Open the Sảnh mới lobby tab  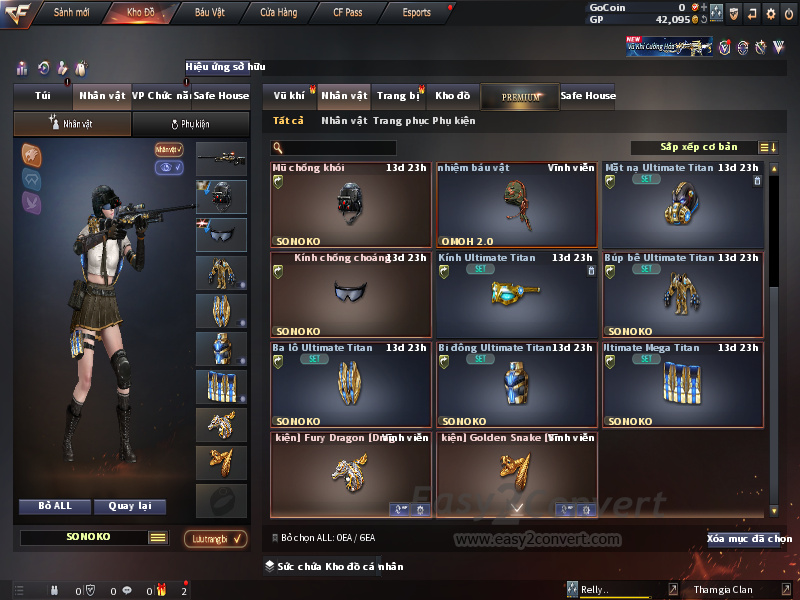[70, 13]
